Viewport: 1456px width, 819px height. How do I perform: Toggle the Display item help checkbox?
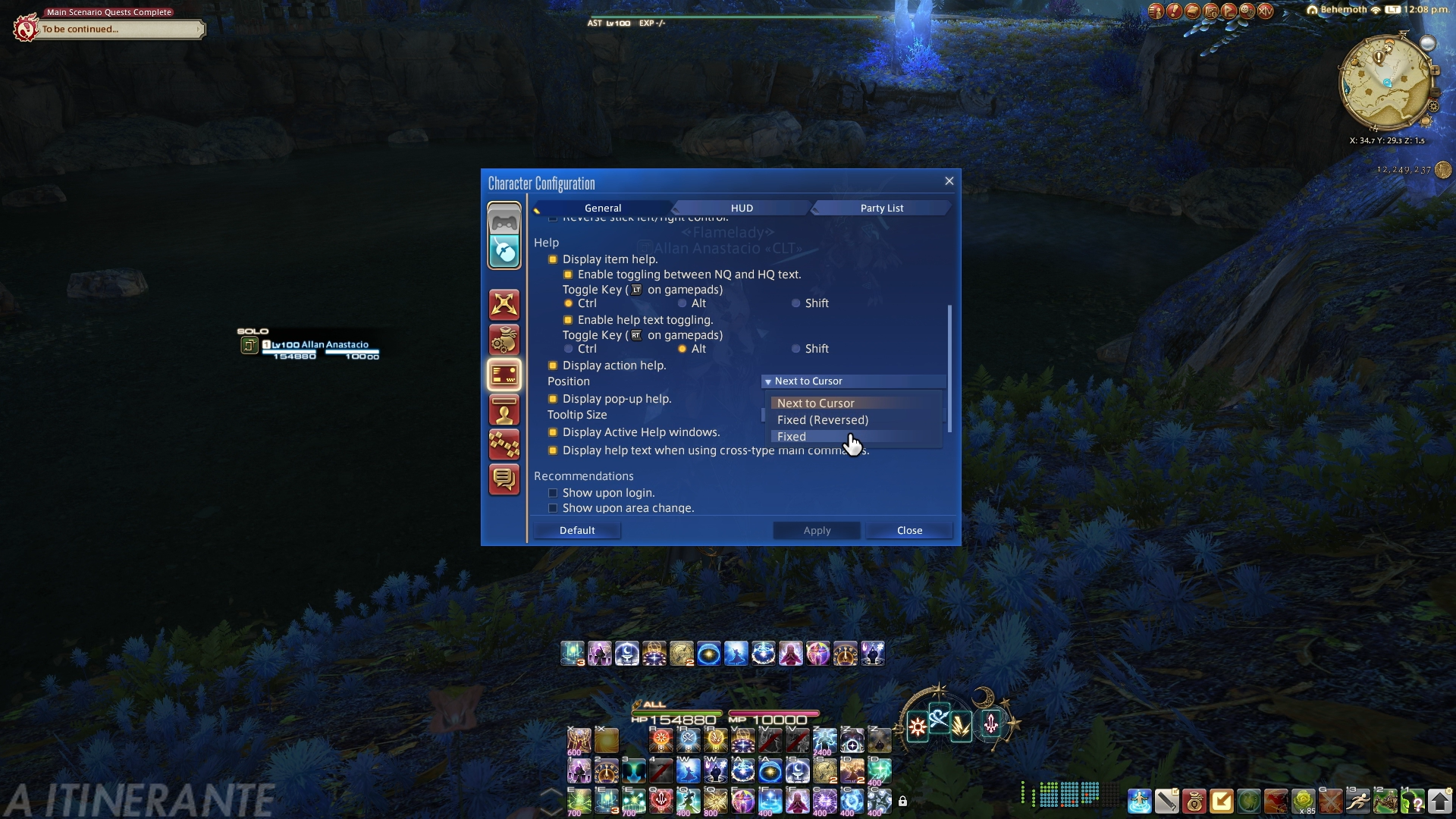click(x=553, y=259)
